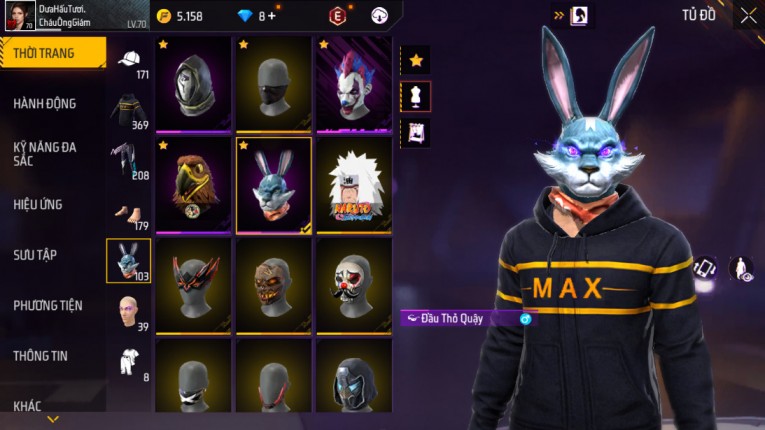Open the KỸ NĂNG ĐA SẮC tab
This screenshot has height=430, width=765.
tap(45, 153)
